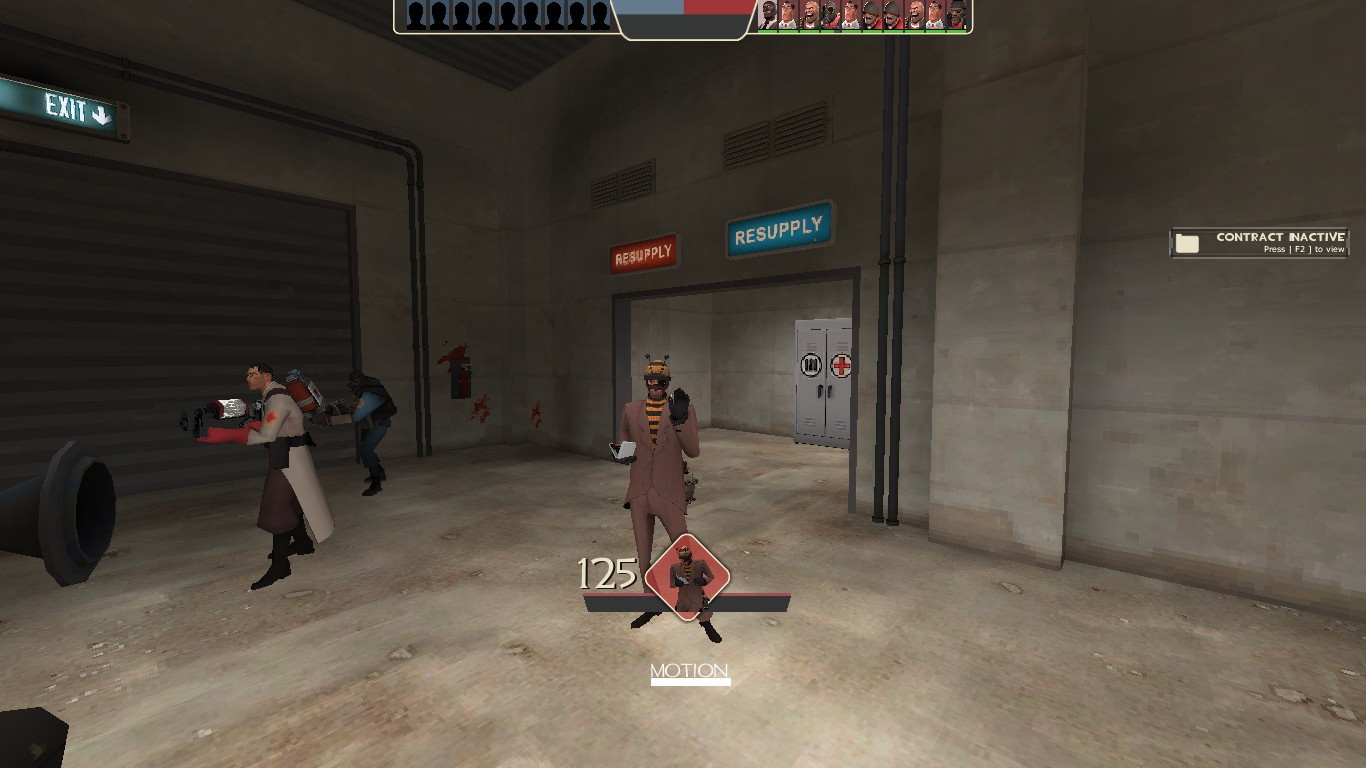Viewport: 1366px width, 768px height.
Task: Click the CONTRACT INACTIVE panel
Action: [x=1258, y=242]
